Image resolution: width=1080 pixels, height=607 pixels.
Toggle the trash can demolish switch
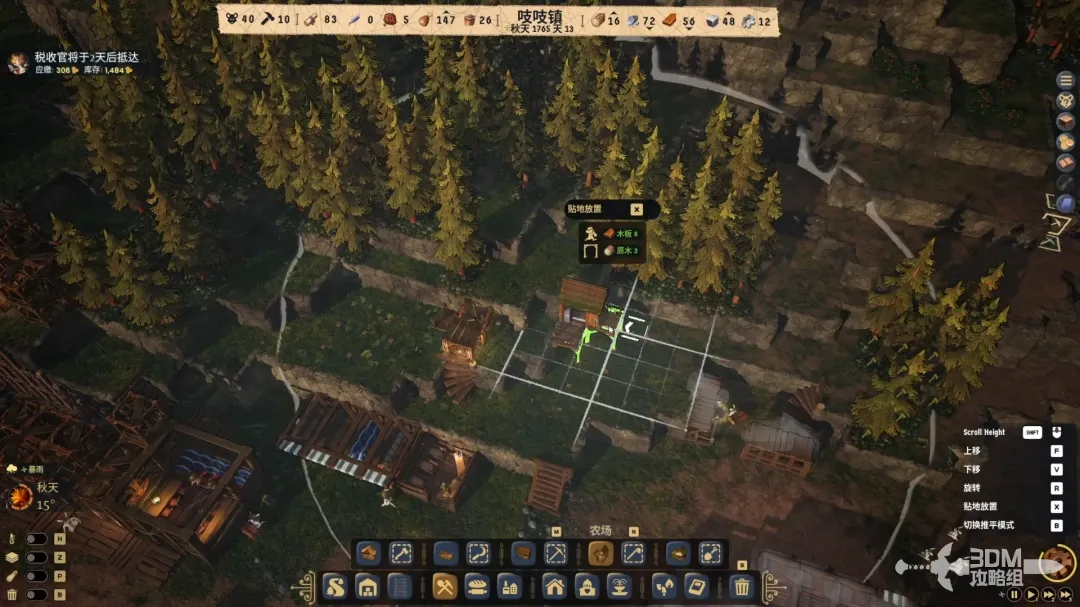(x=37, y=595)
